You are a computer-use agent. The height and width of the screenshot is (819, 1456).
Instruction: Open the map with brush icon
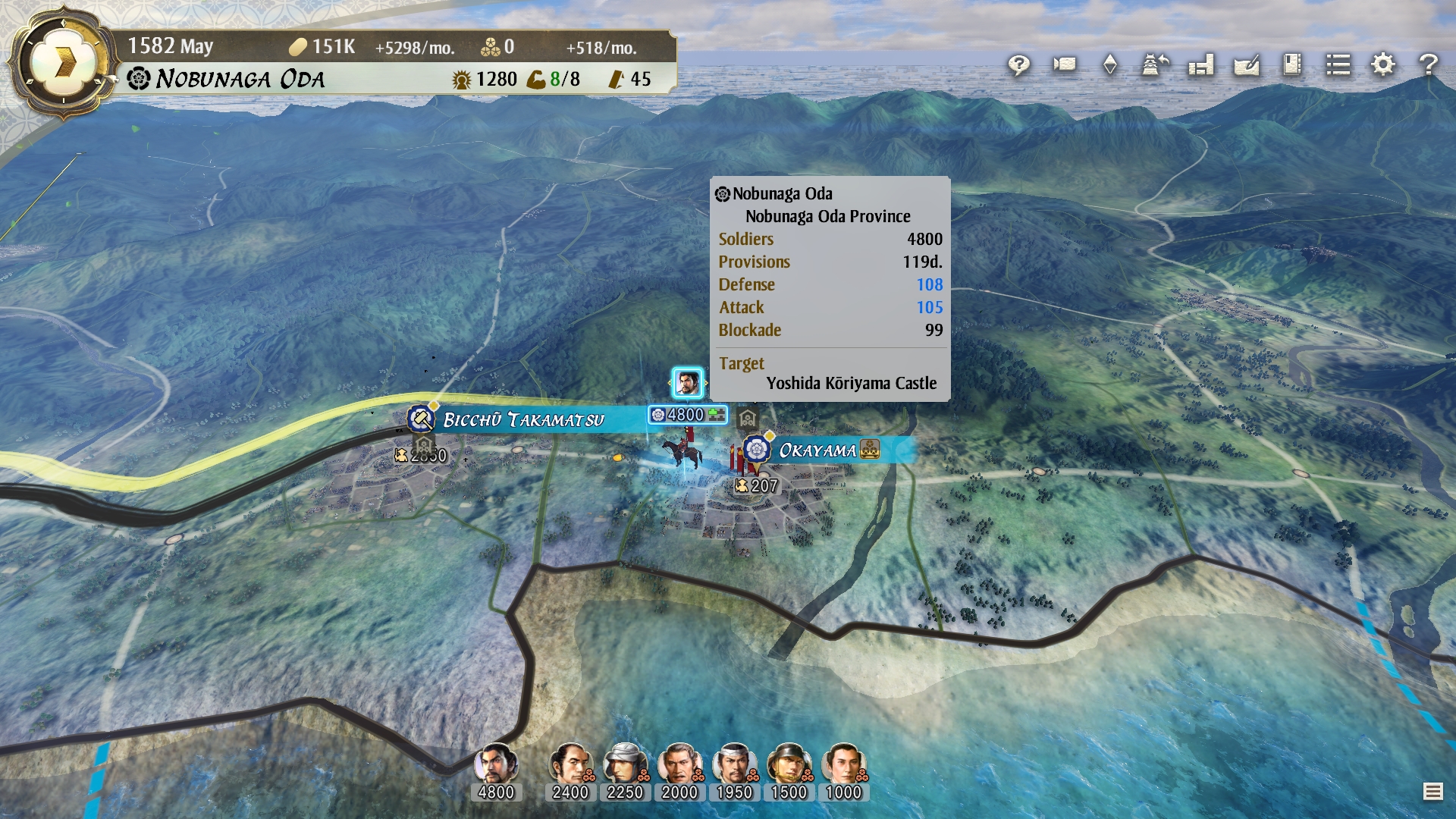click(x=1246, y=65)
